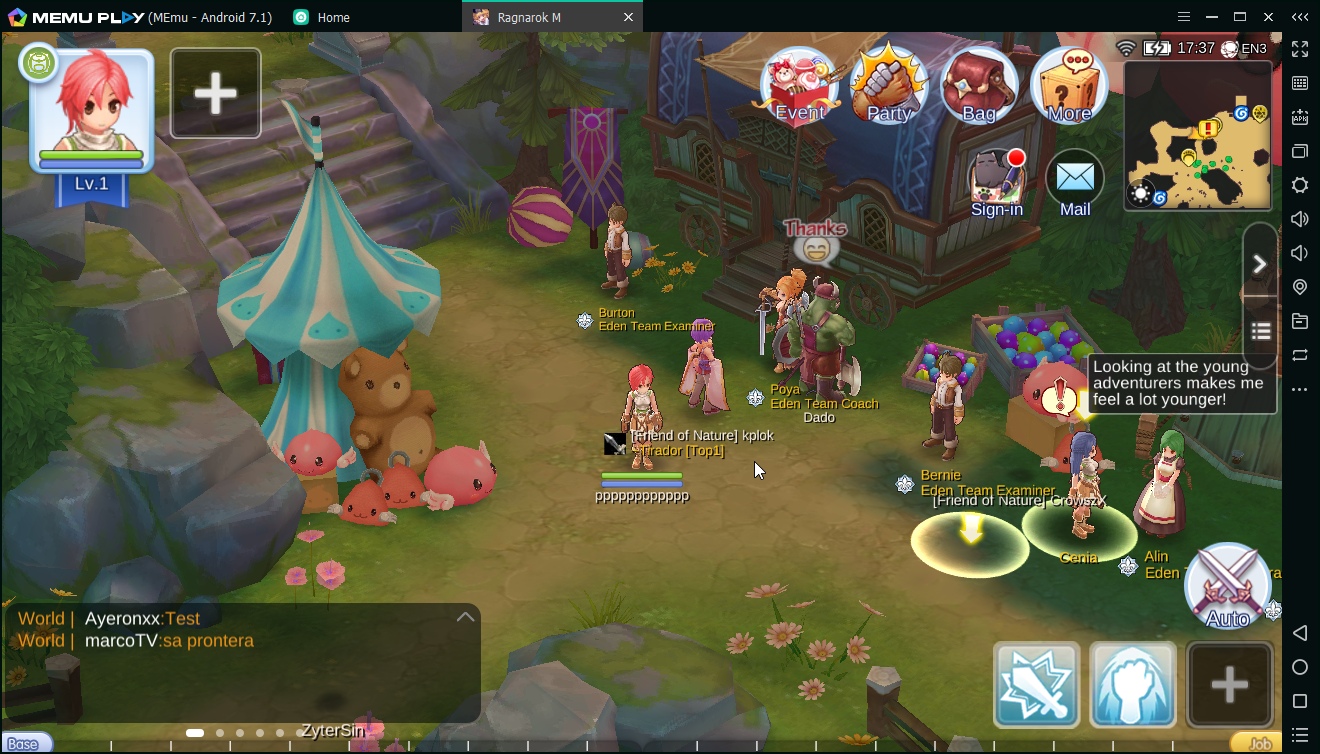The width and height of the screenshot is (1320, 754).
Task: Check the character HP bar under the avatar
Action: [x=90, y=156]
